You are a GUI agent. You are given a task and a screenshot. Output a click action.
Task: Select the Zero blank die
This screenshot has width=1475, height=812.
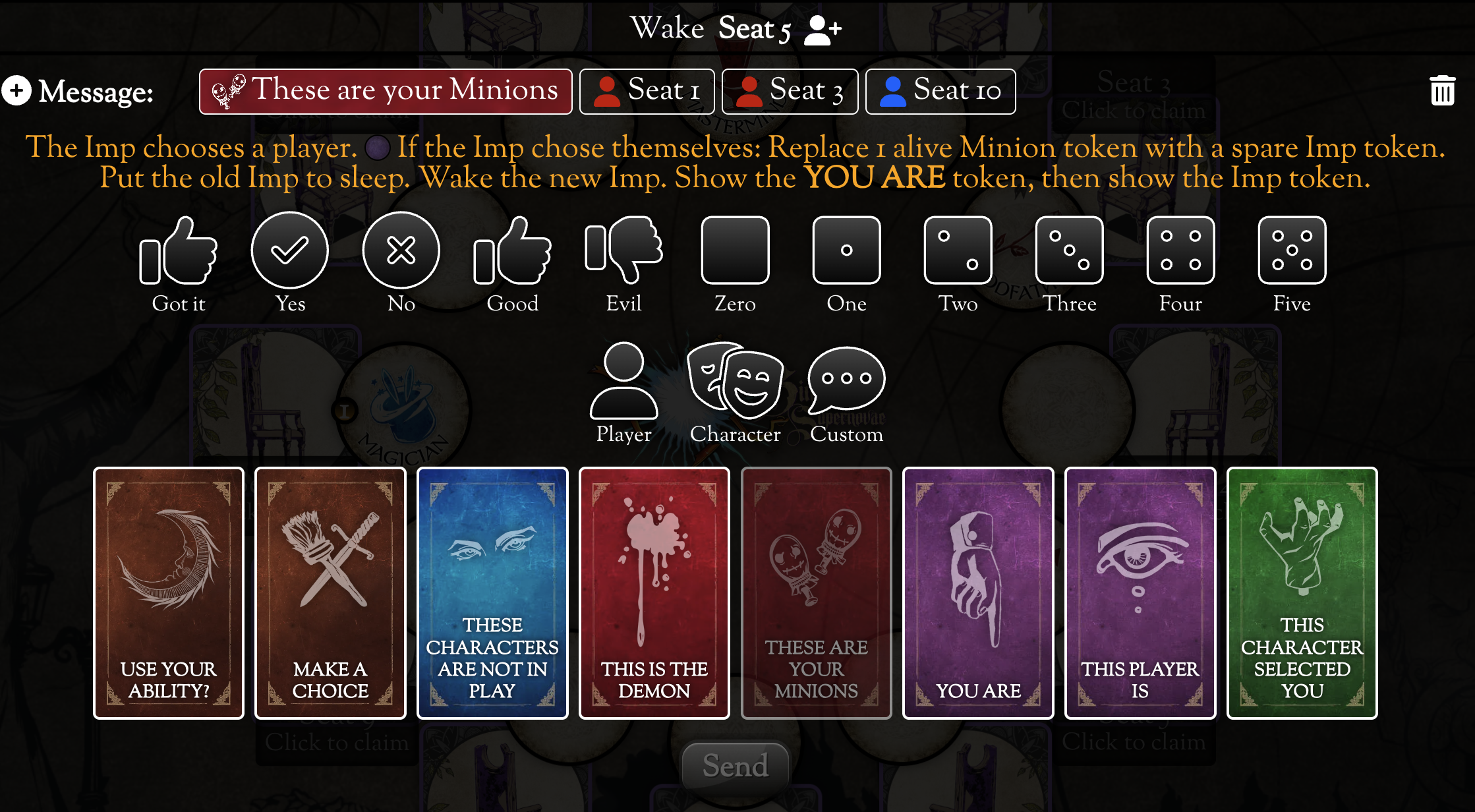pyautogui.click(x=735, y=250)
